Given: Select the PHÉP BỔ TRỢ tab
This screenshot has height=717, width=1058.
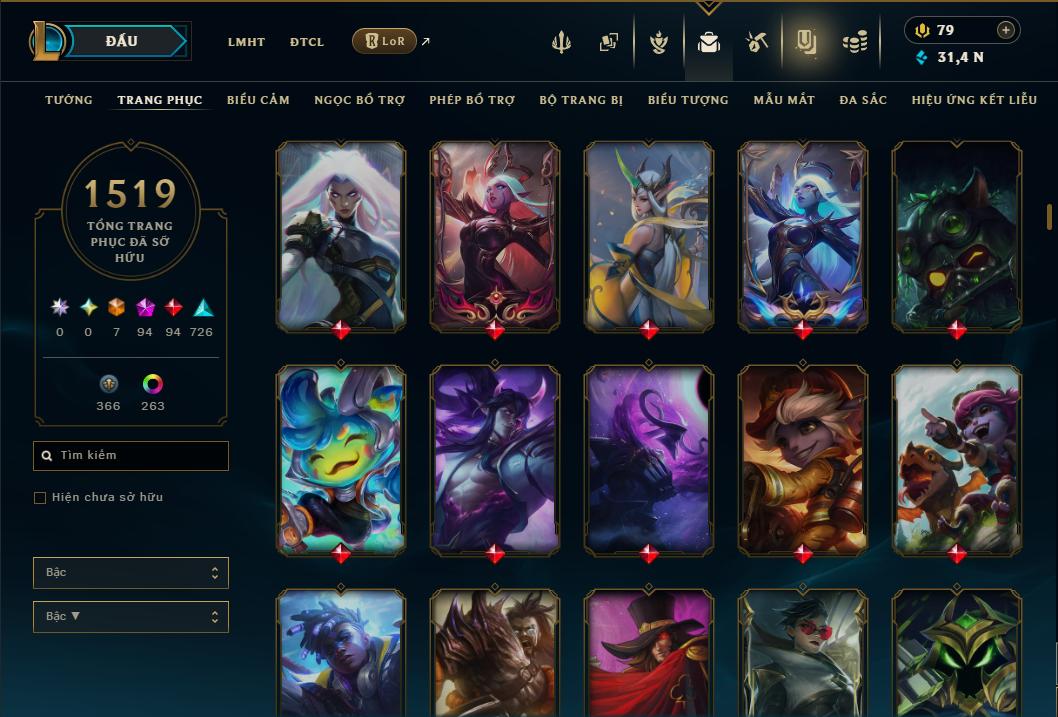Looking at the screenshot, I should click(x=472, y=100).
